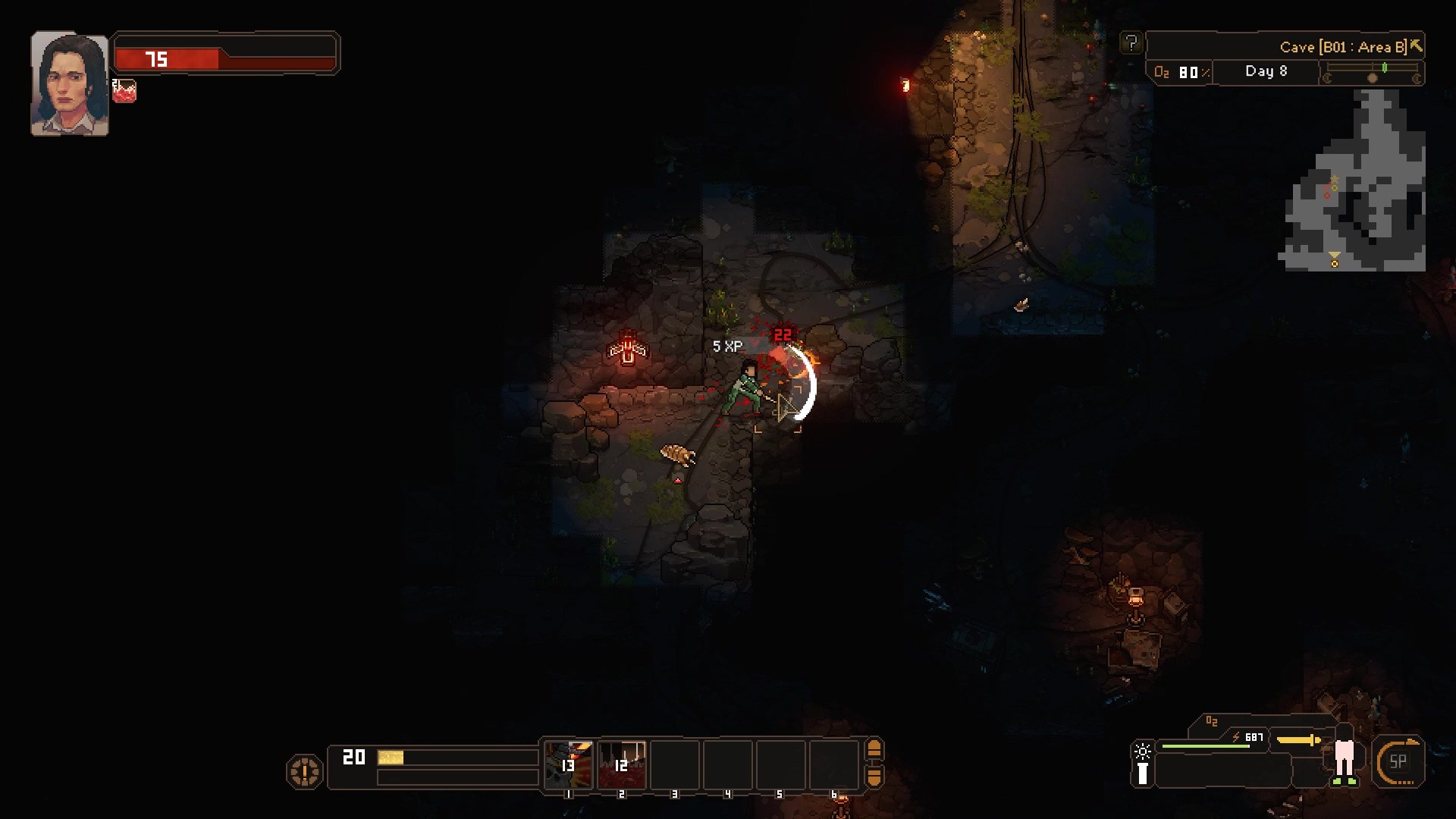This screenshot has width=1456, height=819.
Task: Toggle the equipped weapon in hotbar slot 1
Action: (569, 766)
